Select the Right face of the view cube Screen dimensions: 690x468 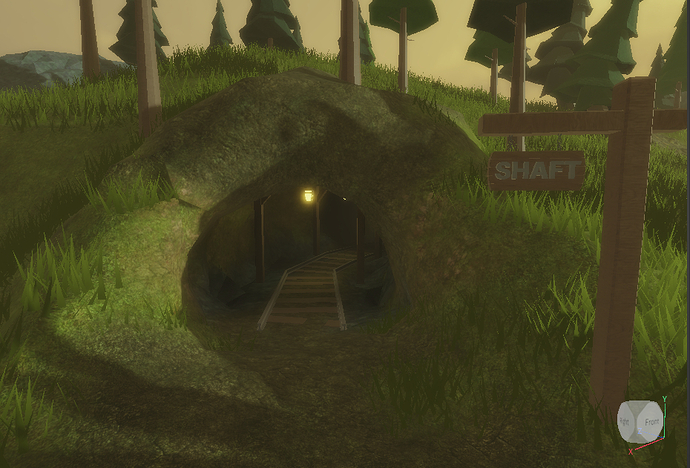626,422
